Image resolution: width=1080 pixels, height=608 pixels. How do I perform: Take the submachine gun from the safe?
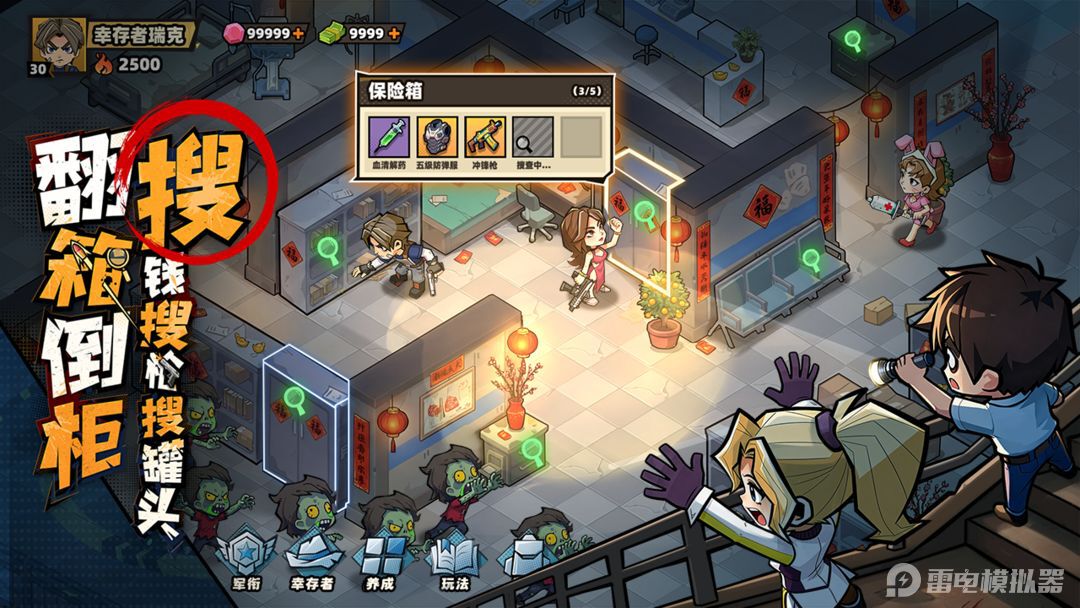483,136
